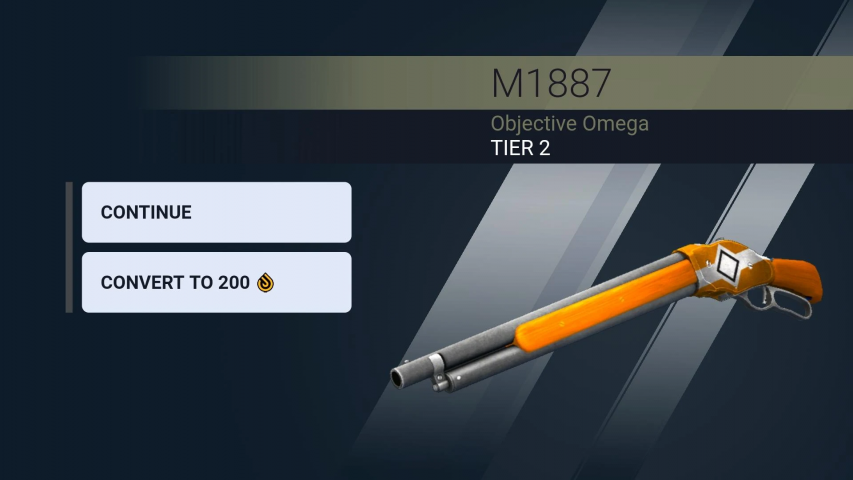853x480 pixels.
Task: Choose Convert to 200 currency option
Action: coord(216,282)
